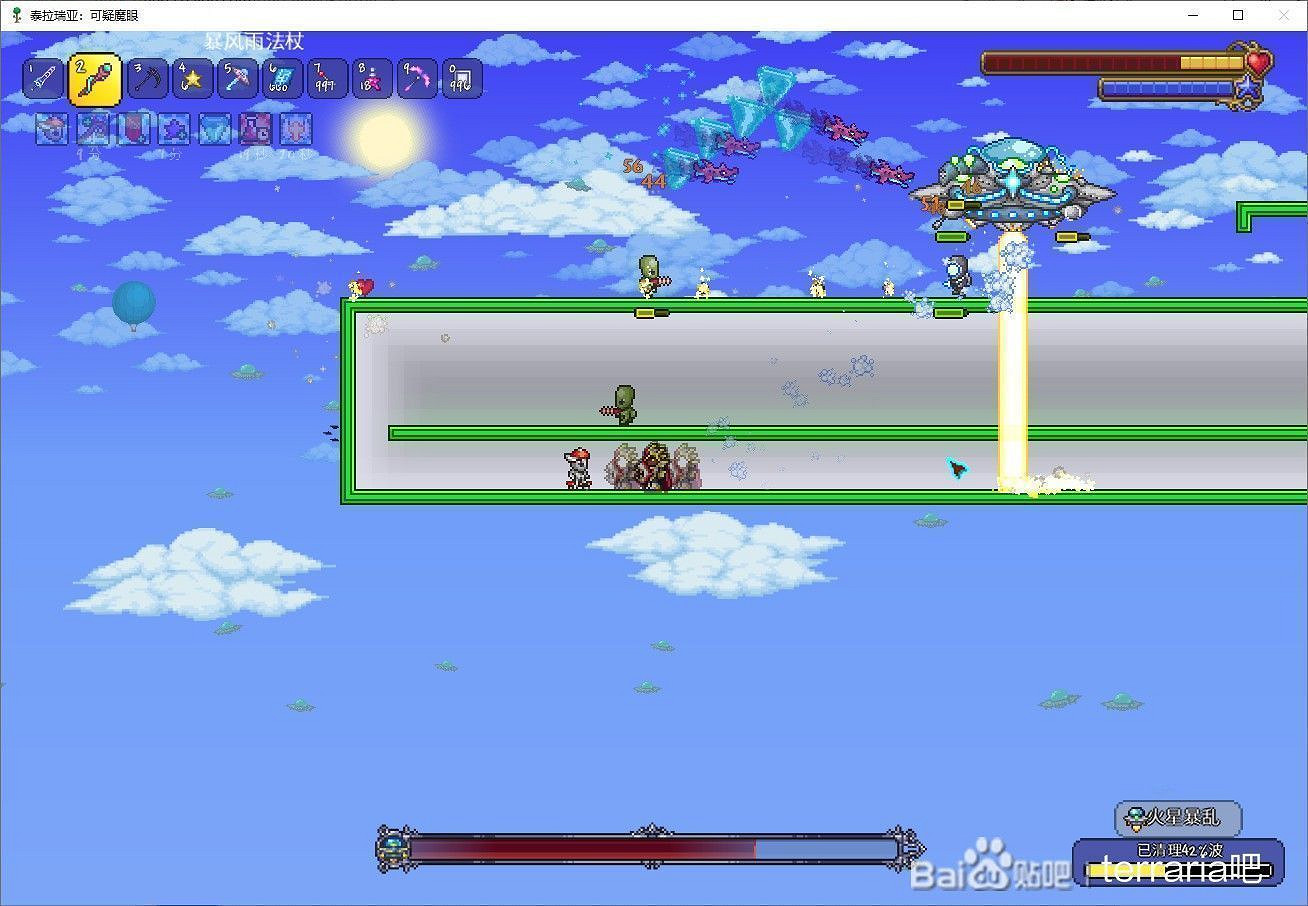Image resolution: width=1308 pixels, height=906 pixels.
Task: Click the 火星暴乱 event name banner
Action: pos(1180,818)
